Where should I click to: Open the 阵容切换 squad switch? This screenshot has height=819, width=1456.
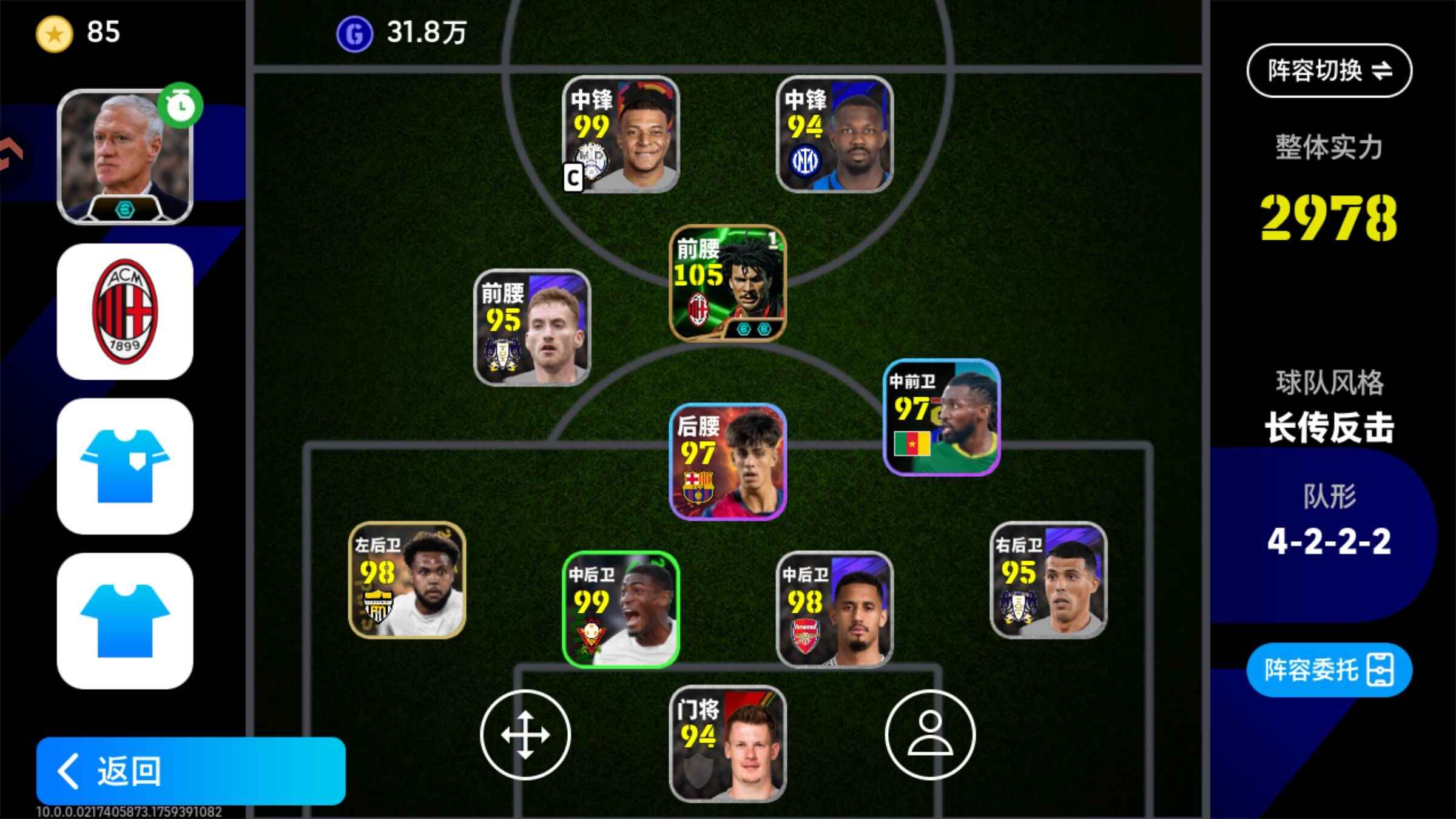coord(1329,70)
